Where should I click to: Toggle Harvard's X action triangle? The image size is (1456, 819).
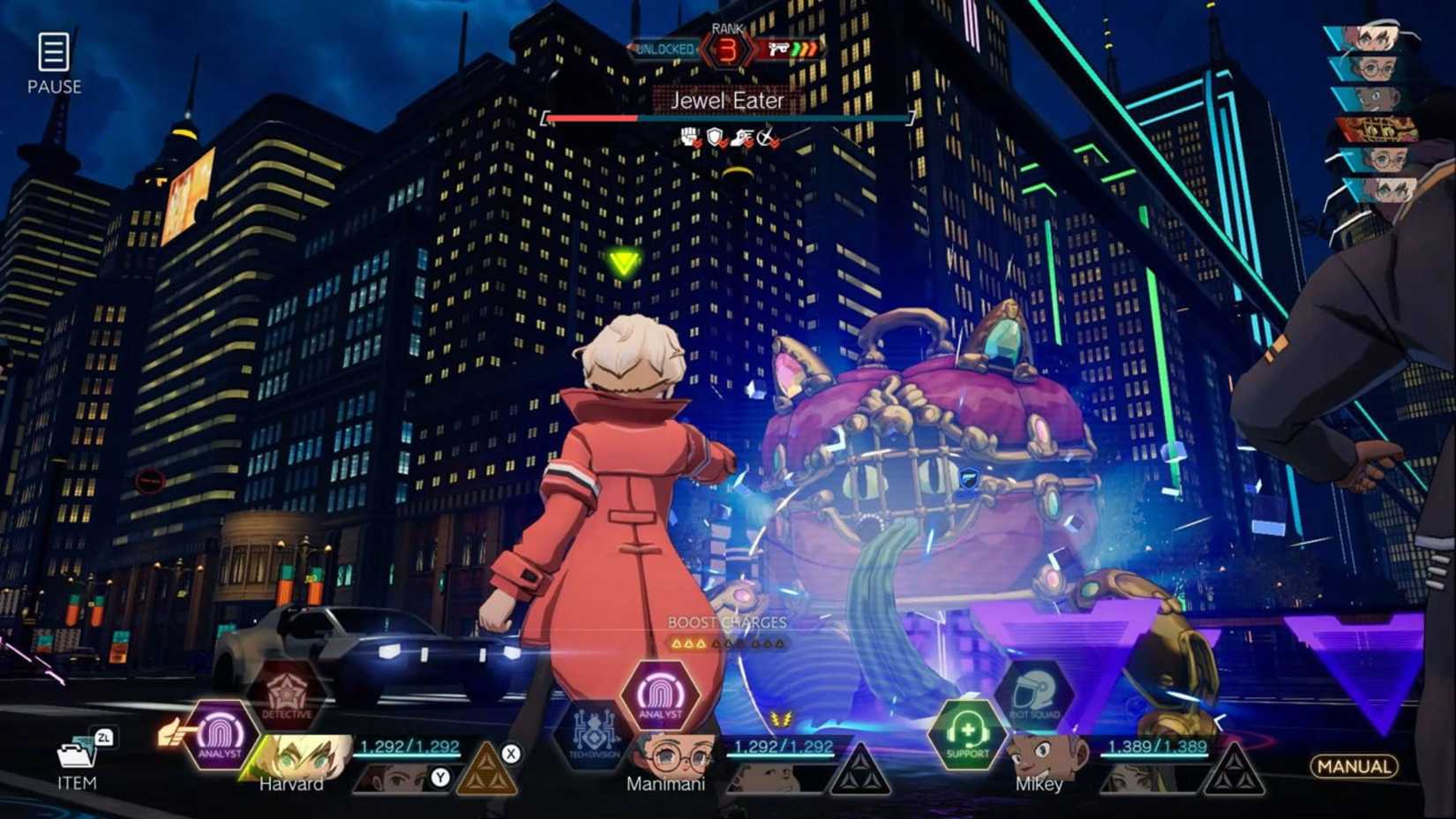pos(488,767)
